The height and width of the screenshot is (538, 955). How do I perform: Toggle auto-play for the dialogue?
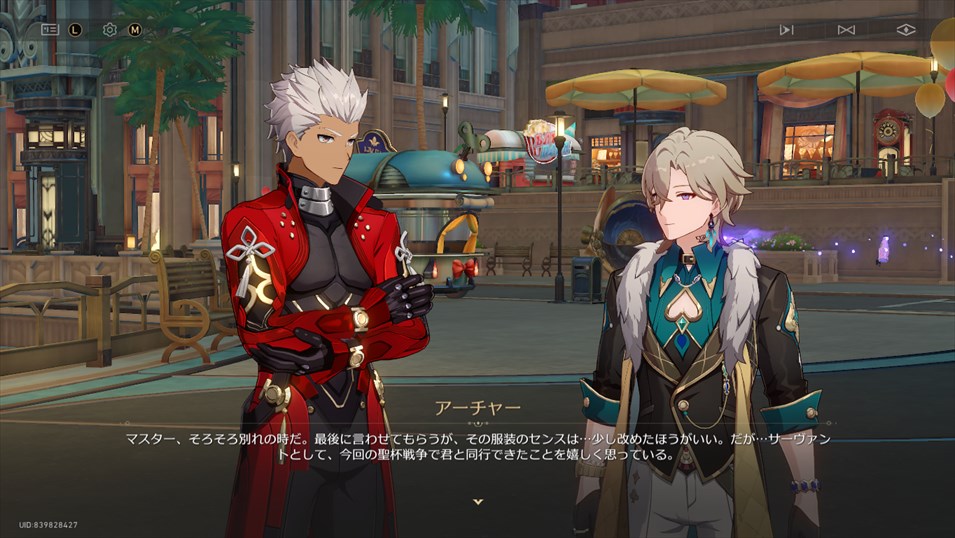(786, 29)
